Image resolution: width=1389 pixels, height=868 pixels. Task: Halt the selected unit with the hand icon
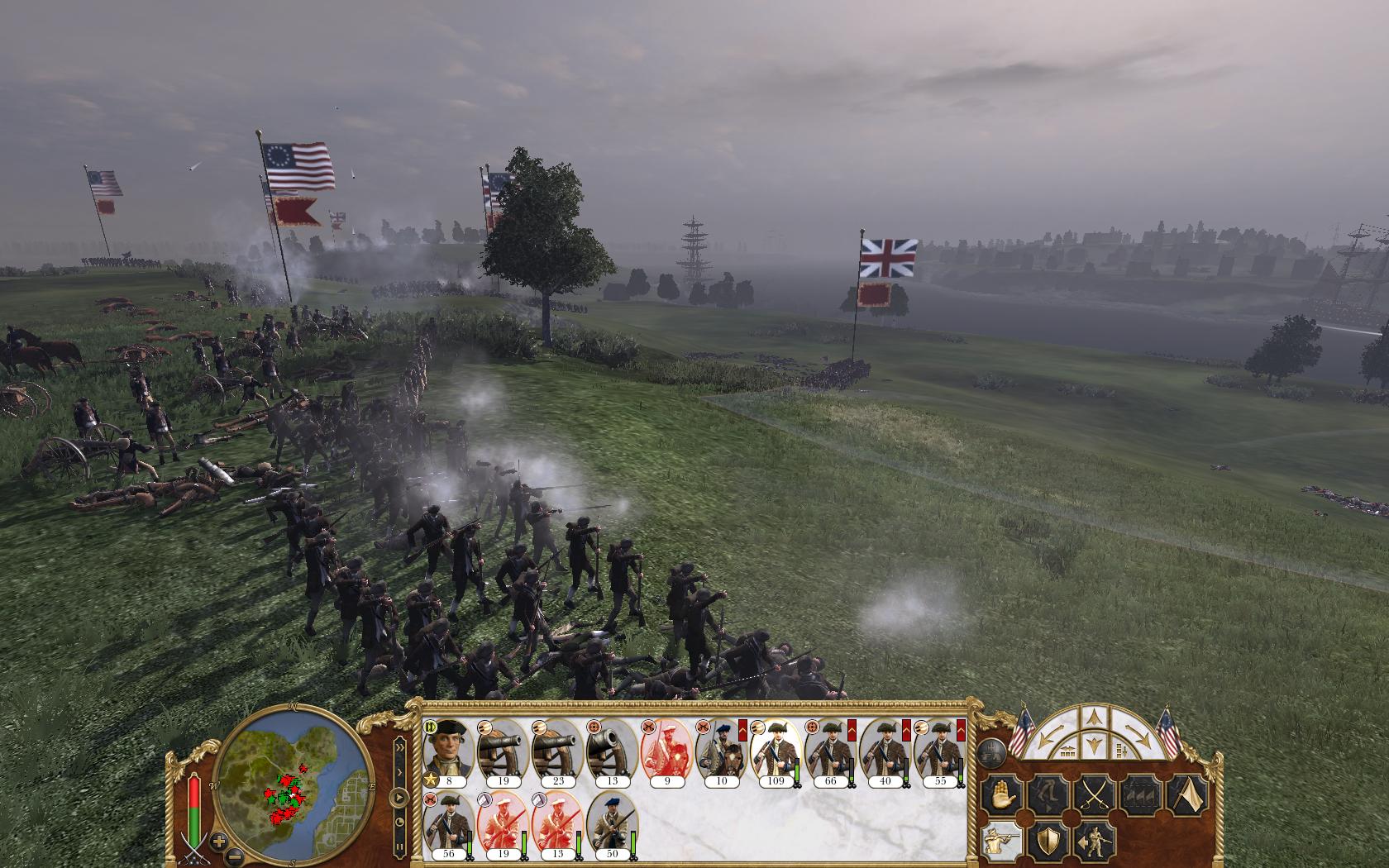tap(1003, 794)
